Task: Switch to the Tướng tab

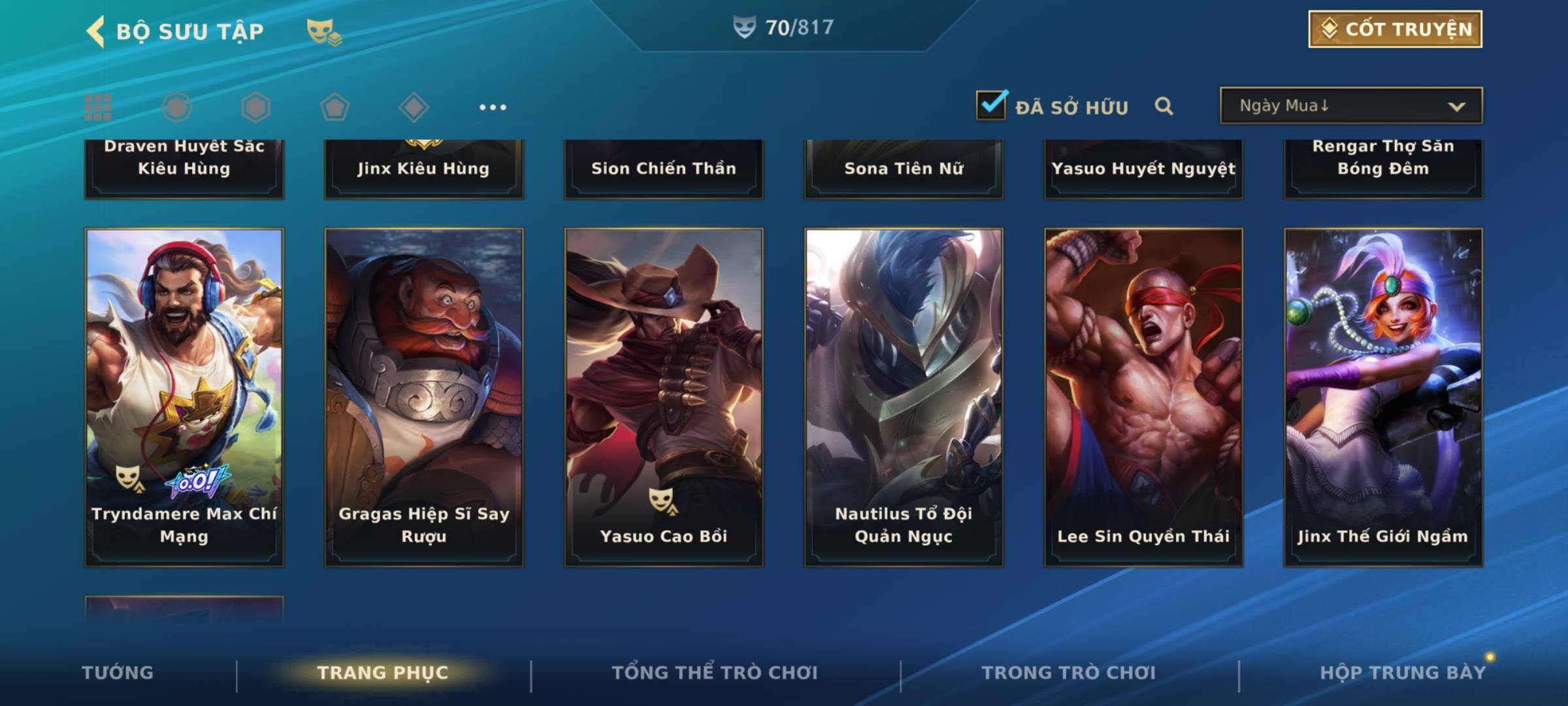Action: click(x=118, y=673)
